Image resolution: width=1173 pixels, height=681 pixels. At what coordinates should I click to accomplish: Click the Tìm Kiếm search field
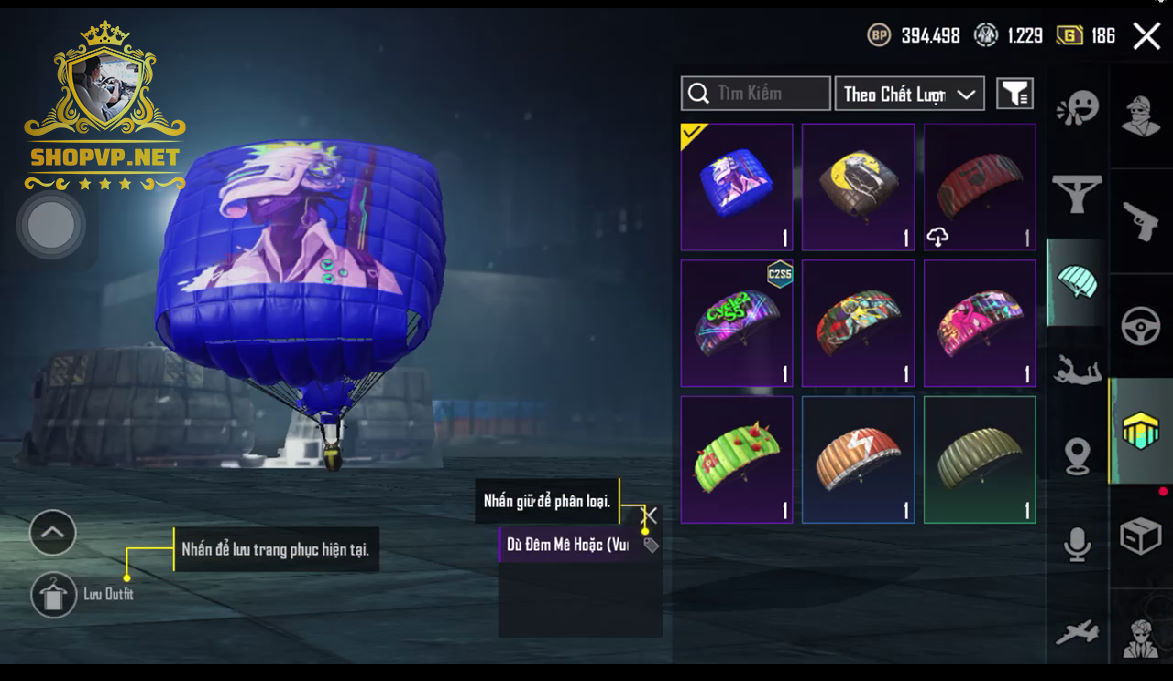pos(756,94)
